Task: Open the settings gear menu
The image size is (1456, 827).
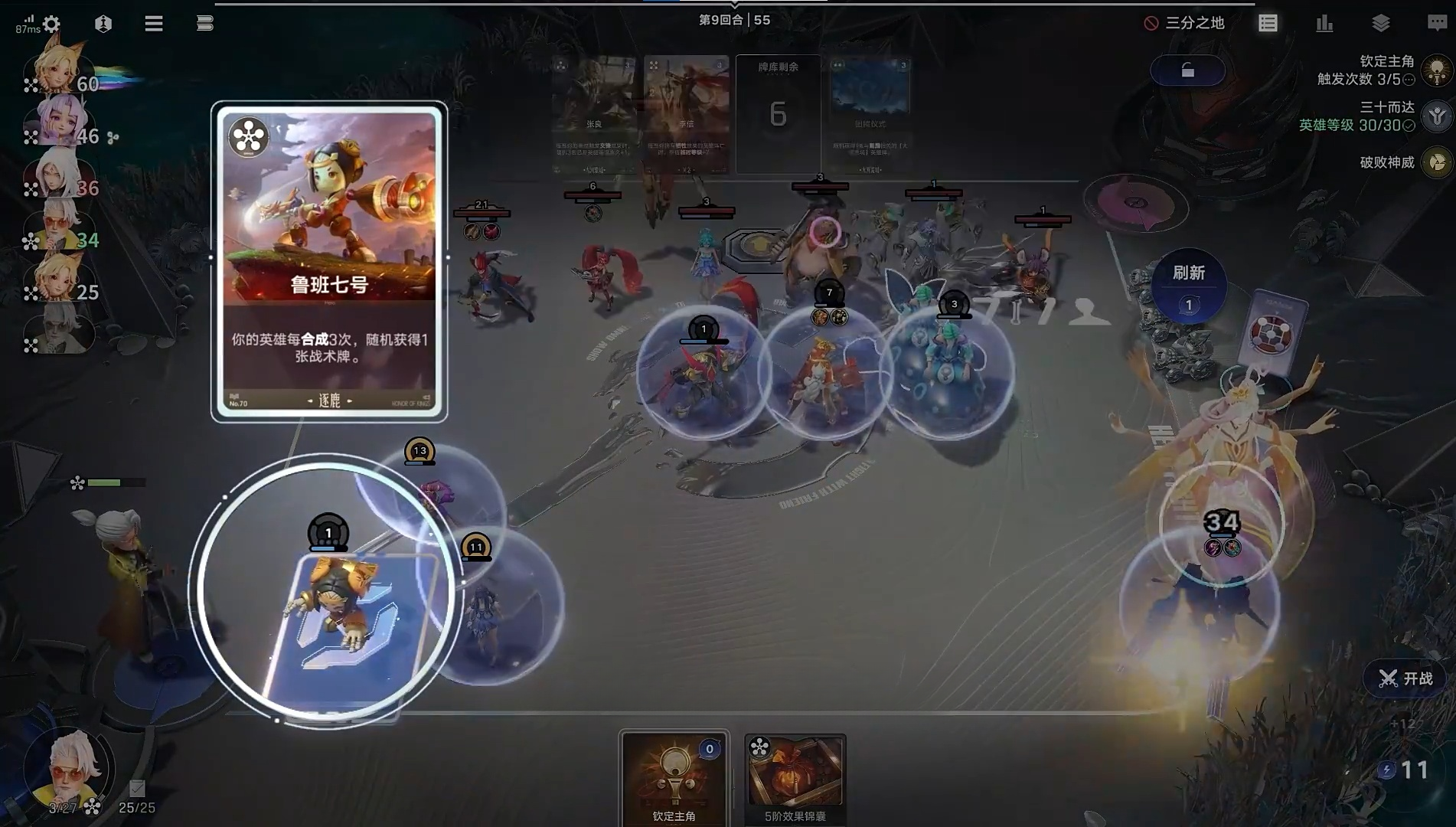Action: coord(51,25)
